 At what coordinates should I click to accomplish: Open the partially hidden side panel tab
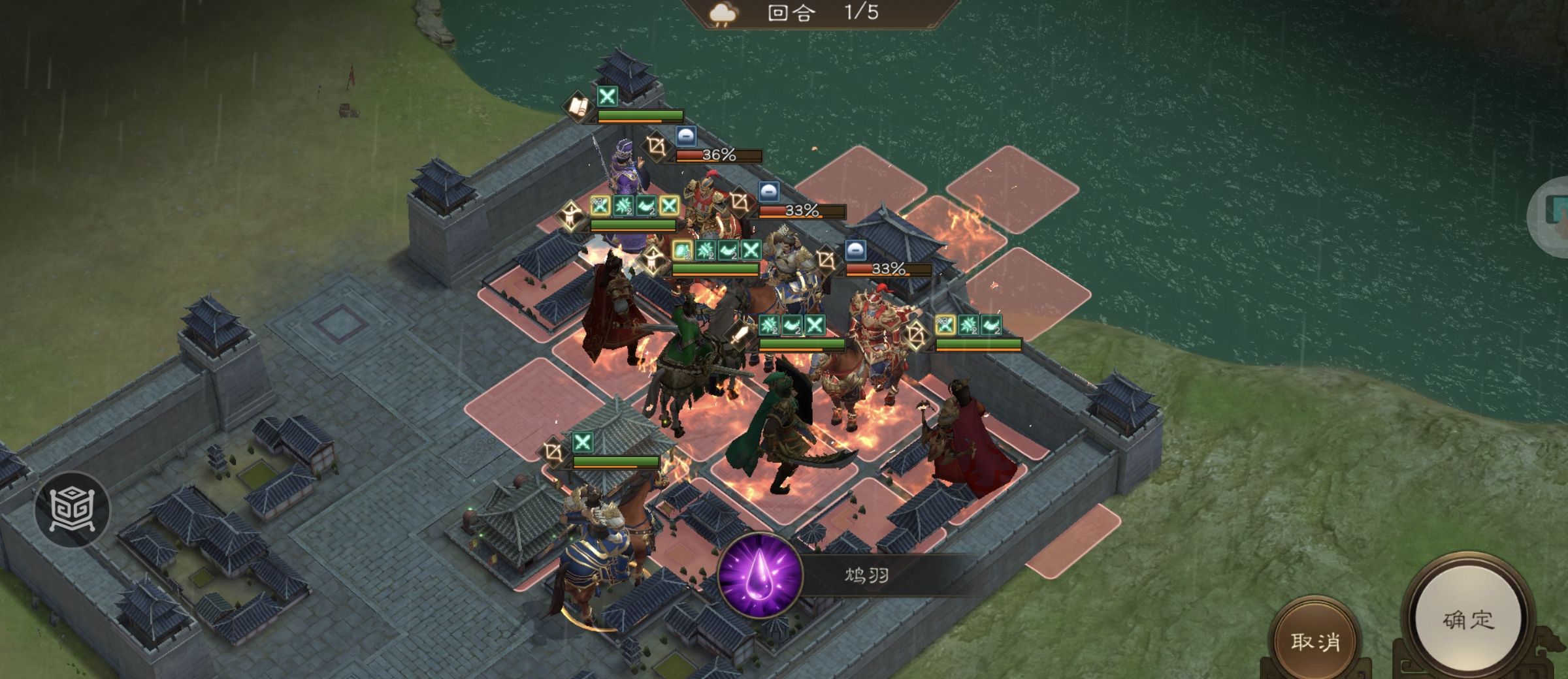[x=1552, y=214]
